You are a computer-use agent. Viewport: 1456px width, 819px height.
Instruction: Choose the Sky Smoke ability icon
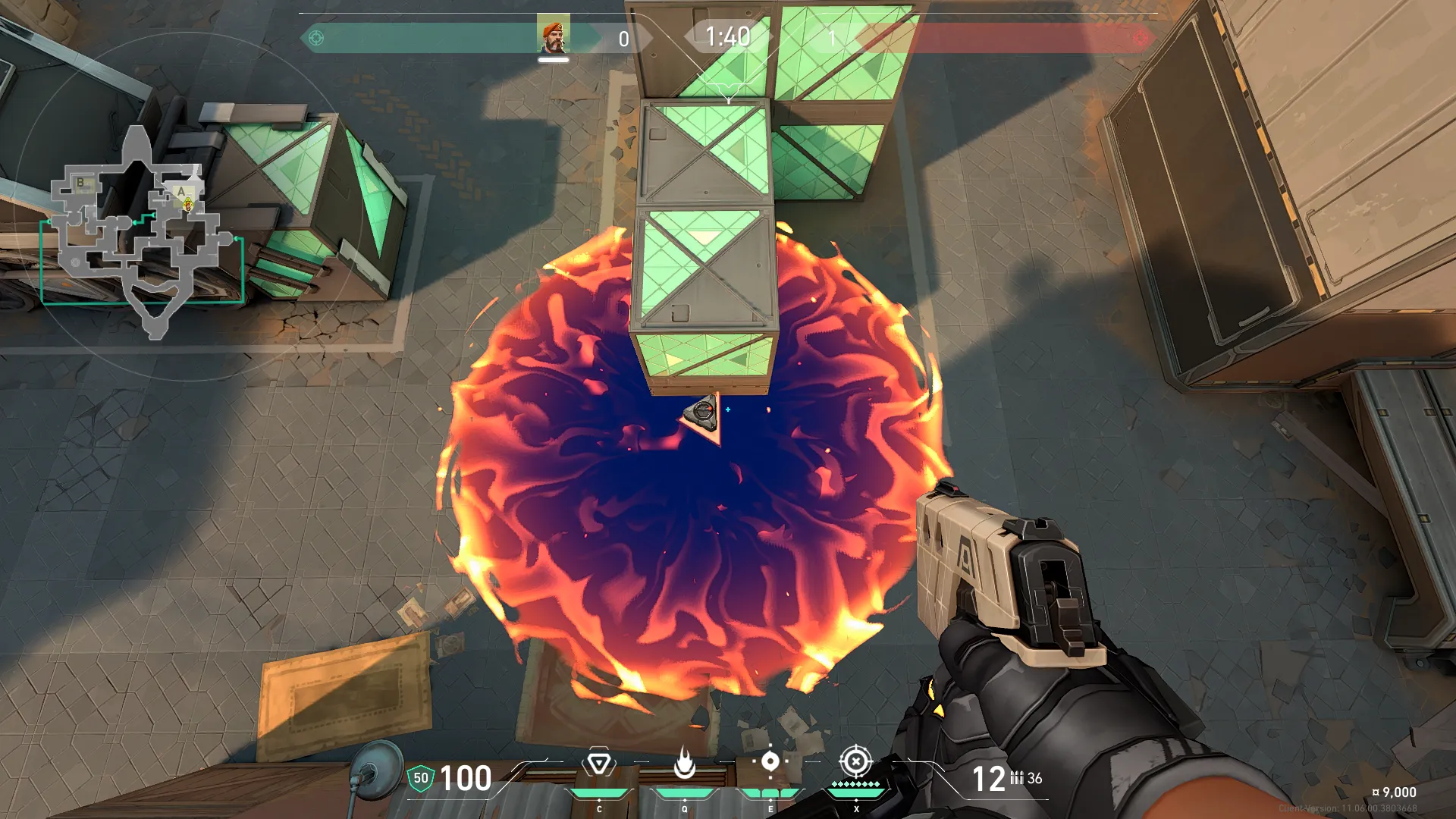coord(770,761)
